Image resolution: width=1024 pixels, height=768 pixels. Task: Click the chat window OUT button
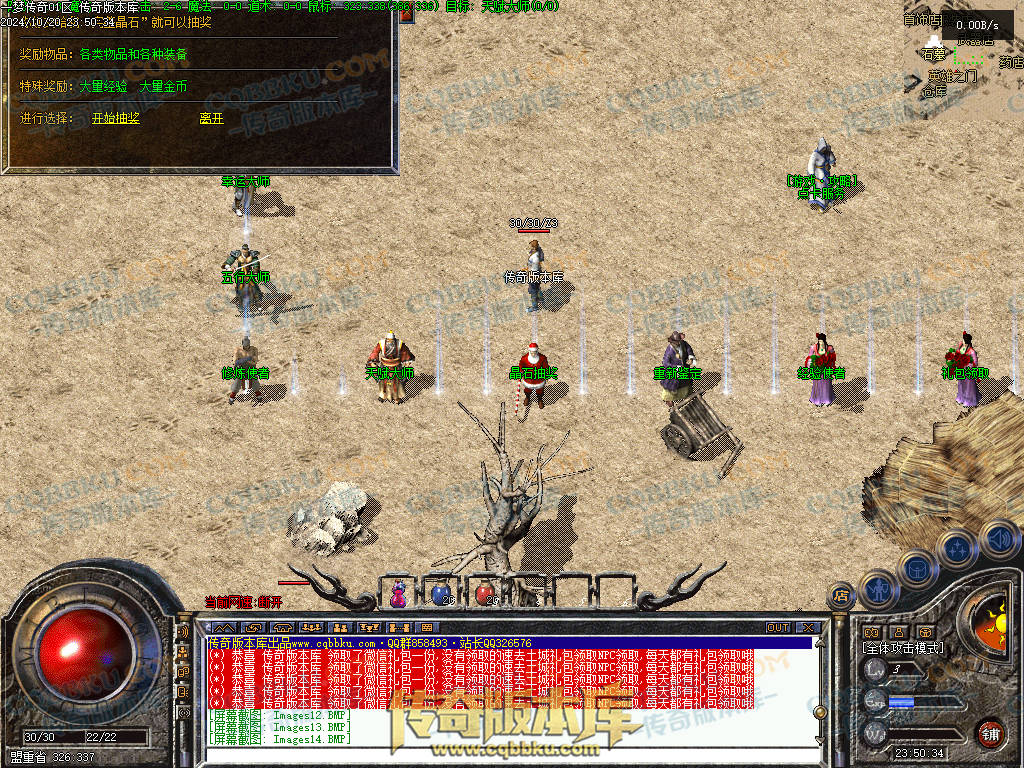pos(778,628)
